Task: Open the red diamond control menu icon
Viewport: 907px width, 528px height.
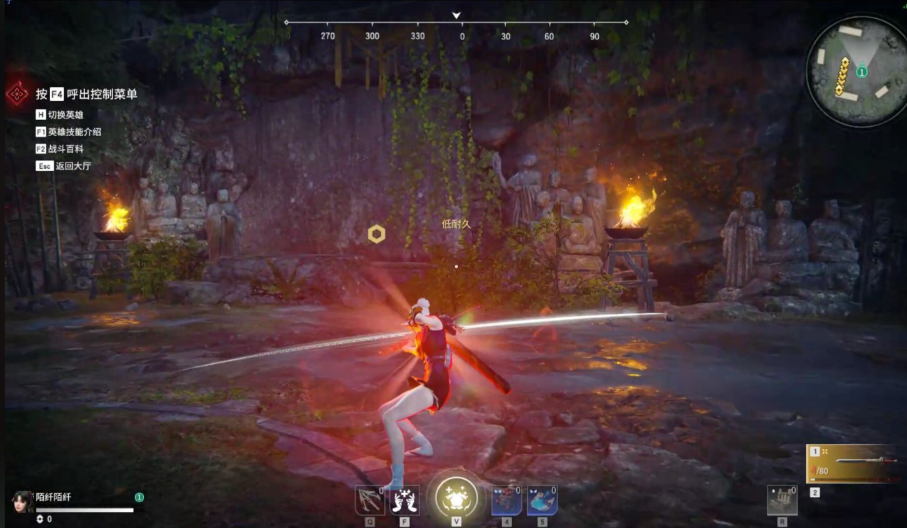Action: click(17, 94)
